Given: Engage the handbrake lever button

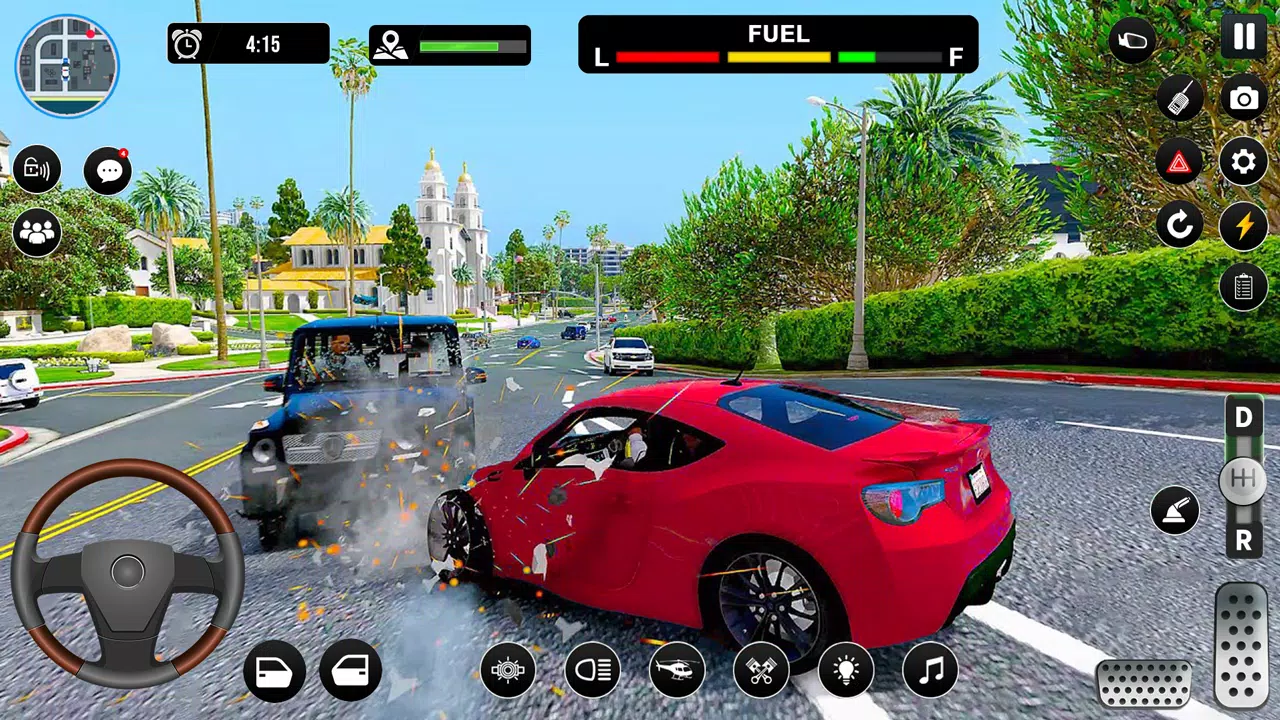Looking at the screenshot, I should click(1175, 510).
